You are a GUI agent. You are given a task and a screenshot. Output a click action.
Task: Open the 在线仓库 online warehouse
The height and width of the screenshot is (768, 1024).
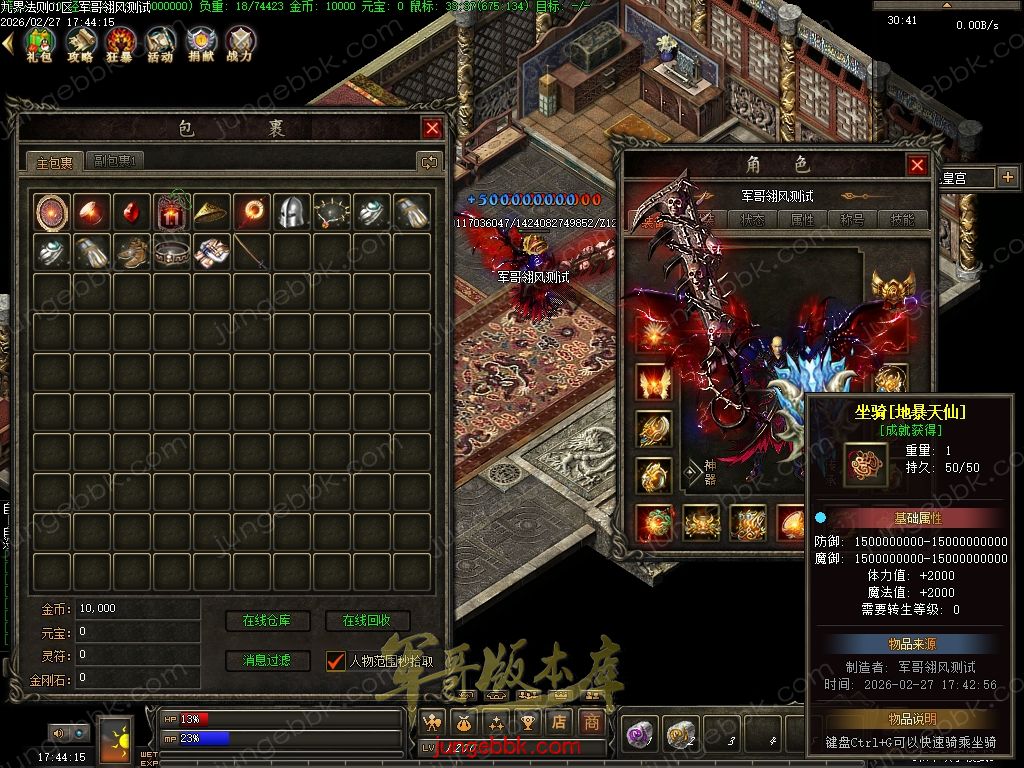click(x=267, y=621)
